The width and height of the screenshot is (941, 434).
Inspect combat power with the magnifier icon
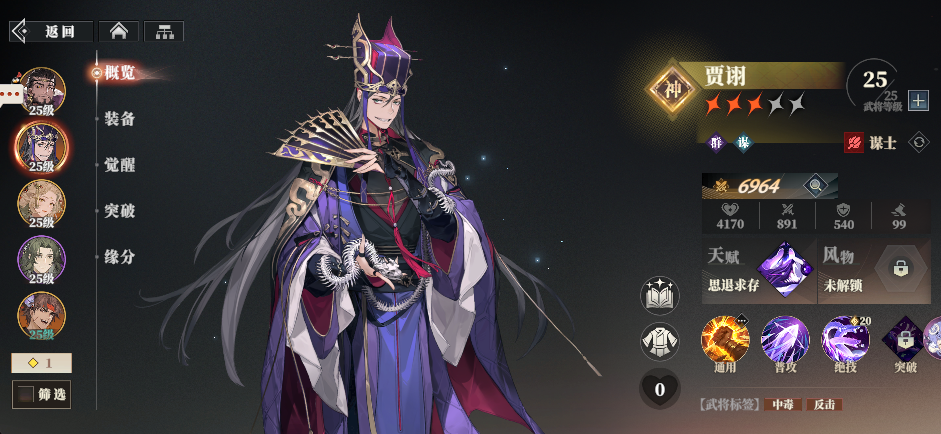816,185
